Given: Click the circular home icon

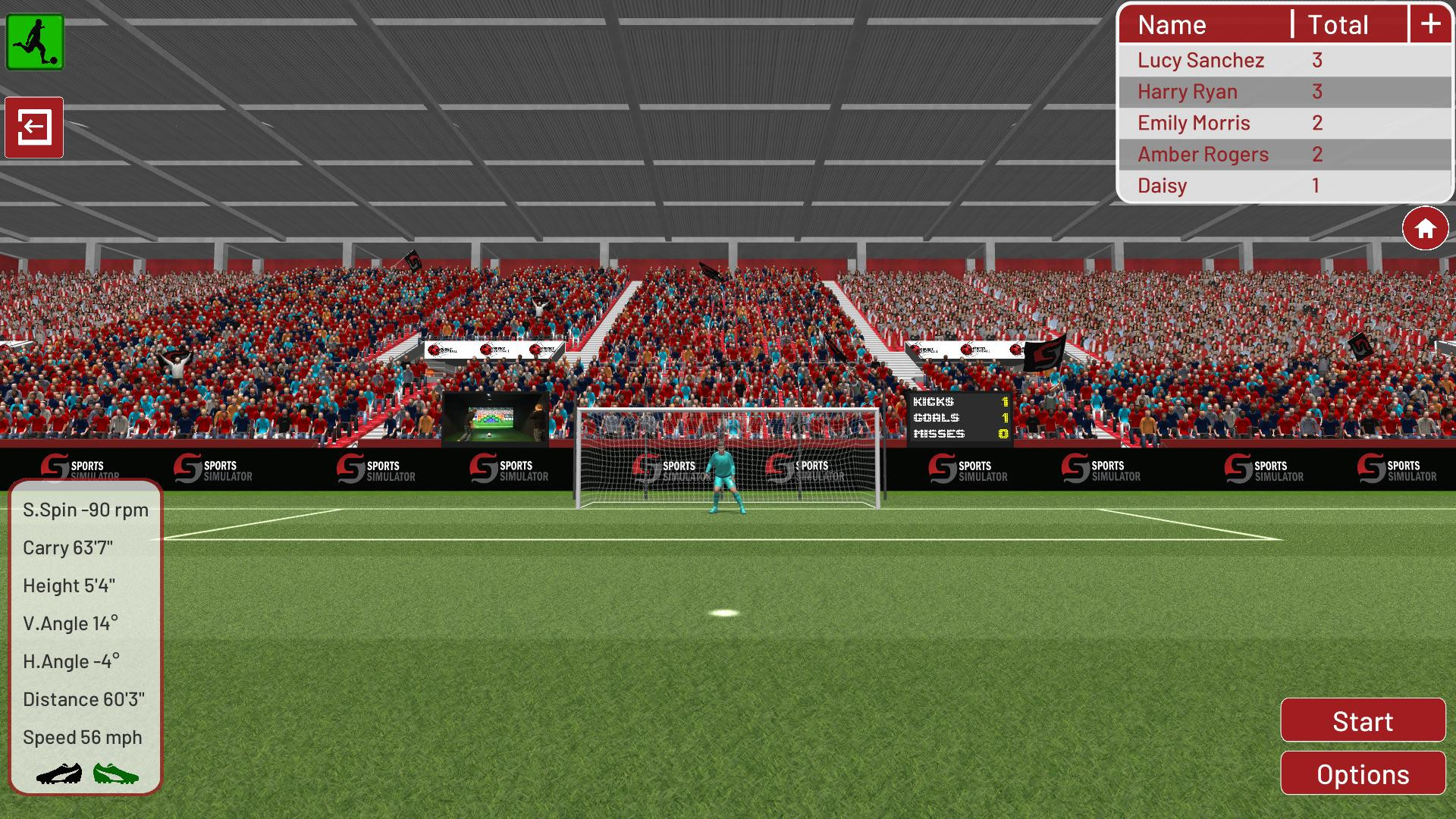Looking at the screenshot, I should click(x=1425, y=227).
